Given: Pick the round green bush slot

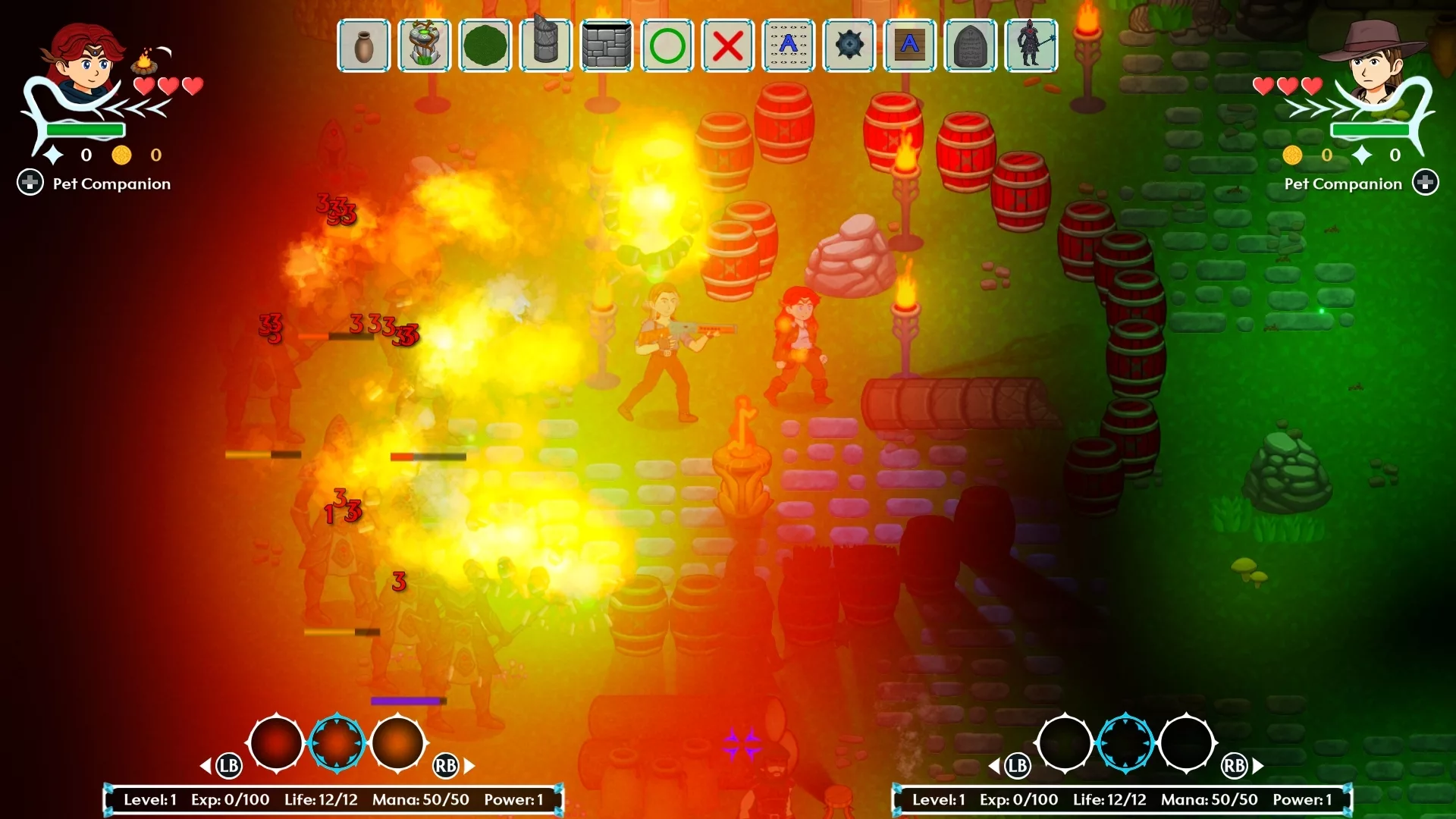Looking at the screenshot, I should pyautogui.click(x=485, y=45).
